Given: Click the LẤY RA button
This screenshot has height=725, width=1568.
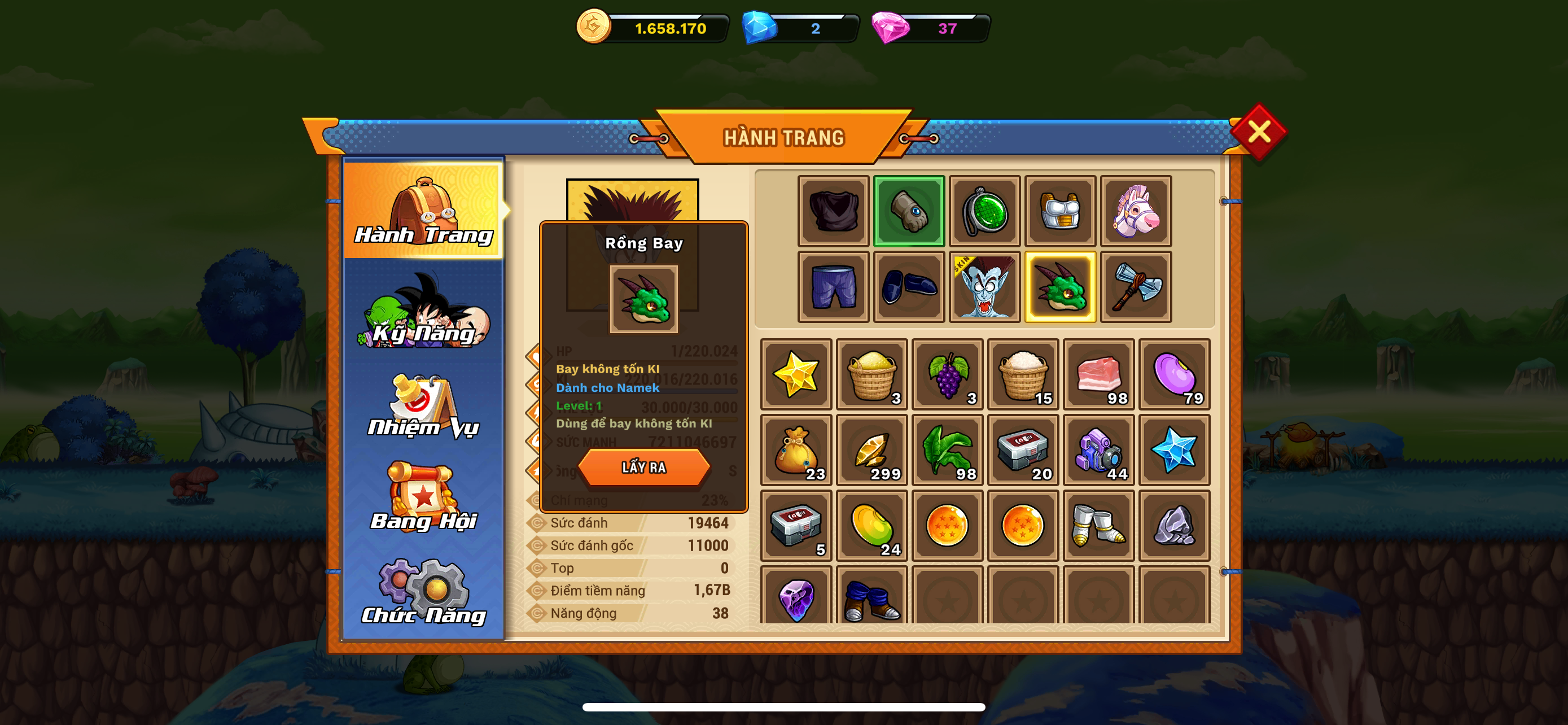Looking at the screenshot, I should [643, 468].
